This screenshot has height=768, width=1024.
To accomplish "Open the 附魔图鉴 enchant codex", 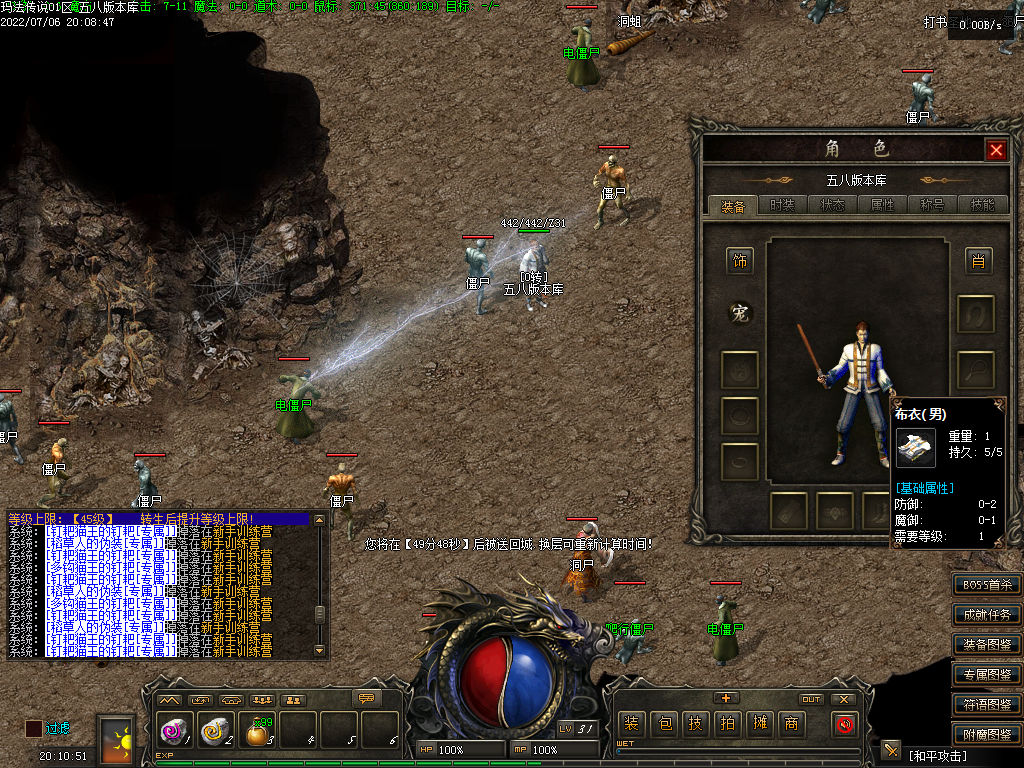I will [986, 735].
